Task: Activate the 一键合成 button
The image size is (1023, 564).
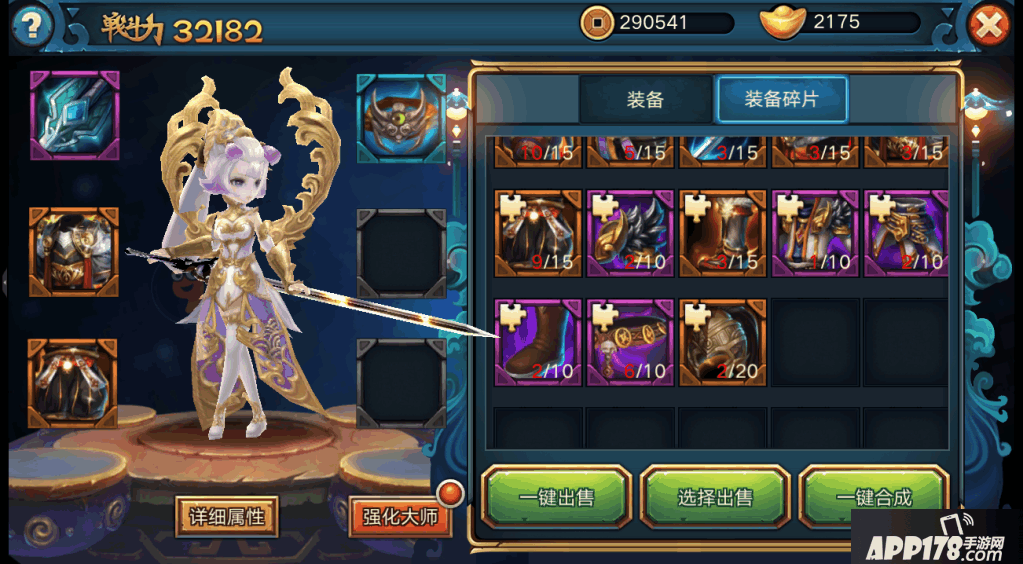Action: click(872, 497)
